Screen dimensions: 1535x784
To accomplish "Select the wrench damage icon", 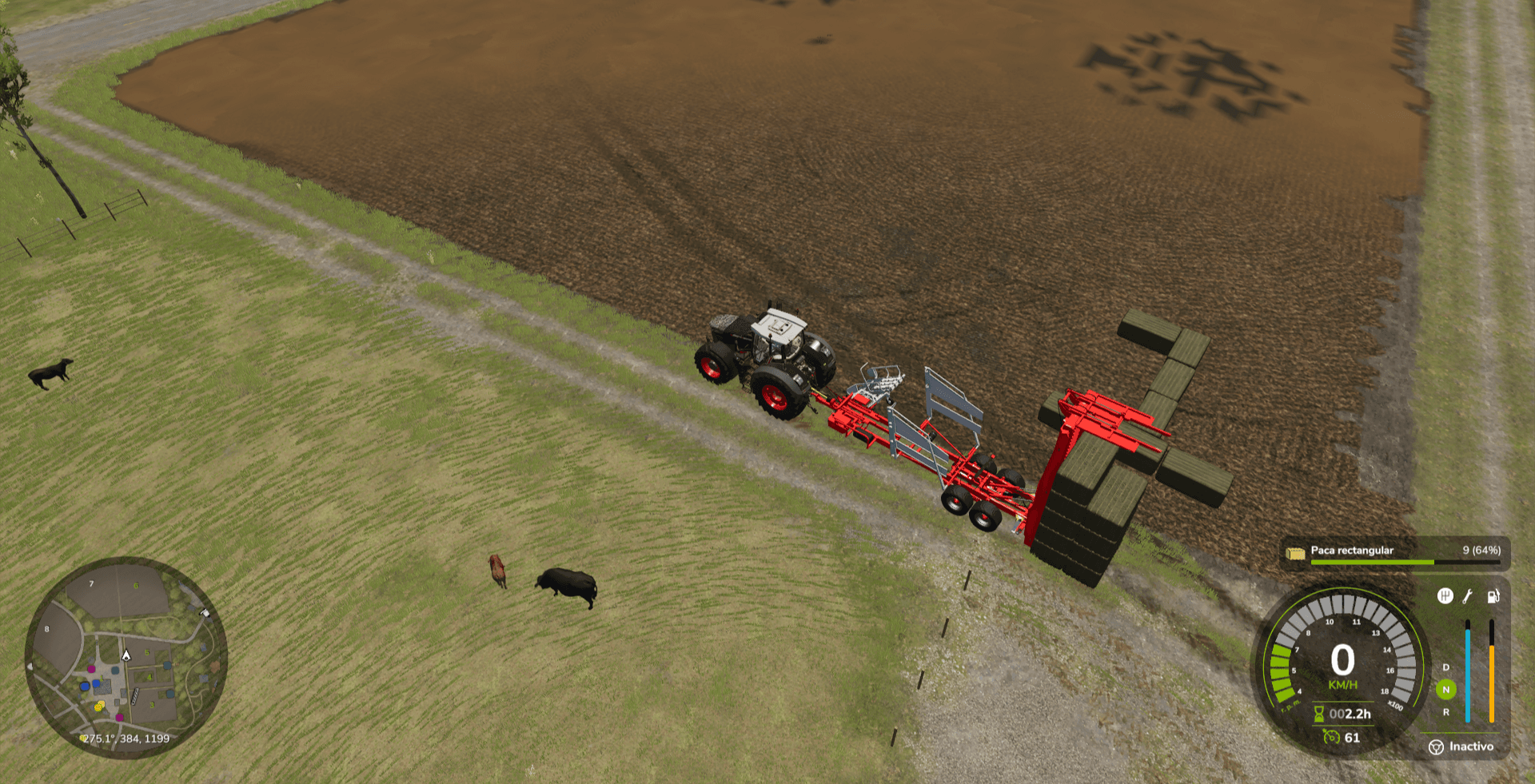I will click(x=1468, y=595).
